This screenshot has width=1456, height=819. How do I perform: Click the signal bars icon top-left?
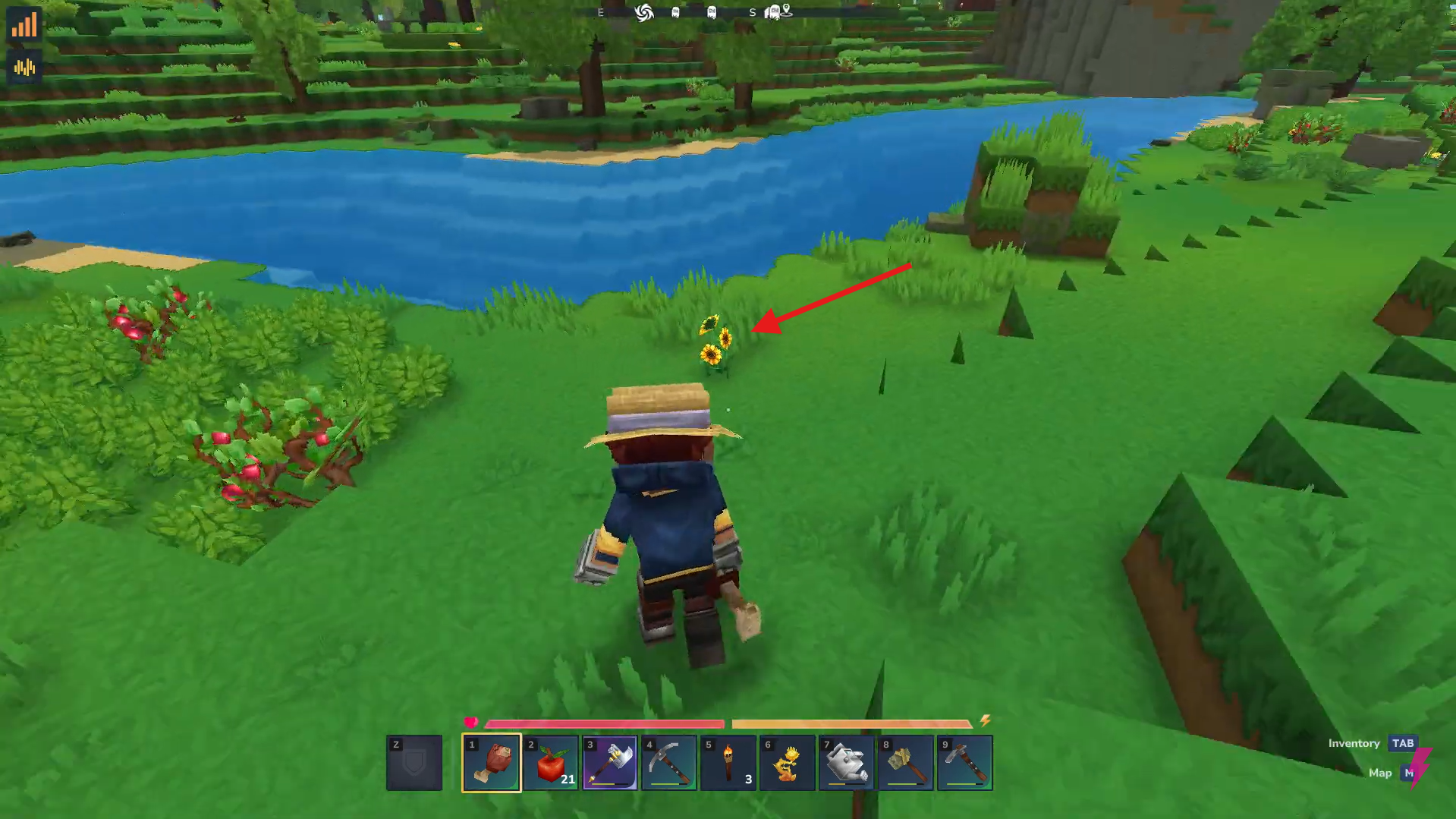click(25, 25)
